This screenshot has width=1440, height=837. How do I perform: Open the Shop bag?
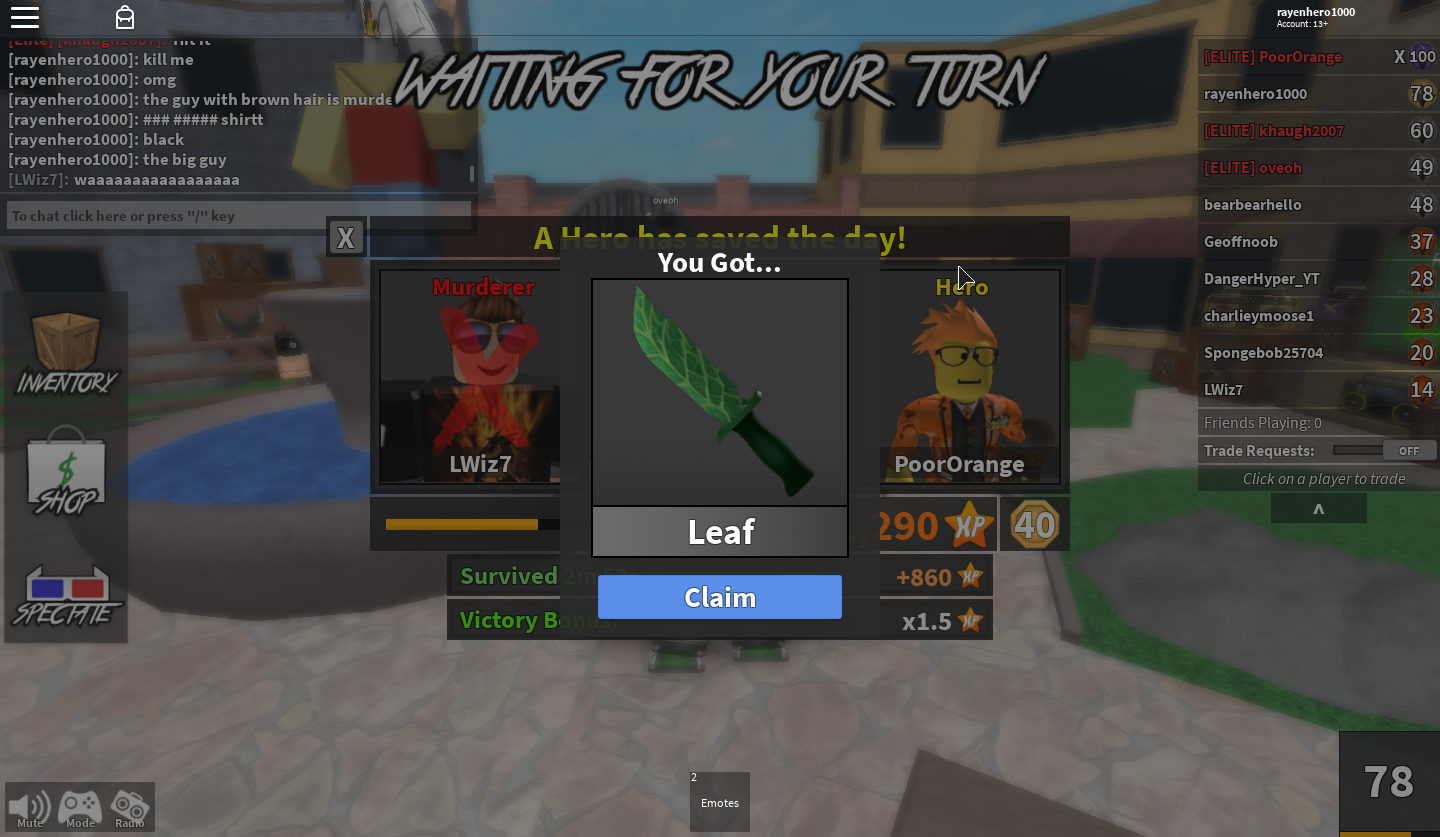pos(66,472)
